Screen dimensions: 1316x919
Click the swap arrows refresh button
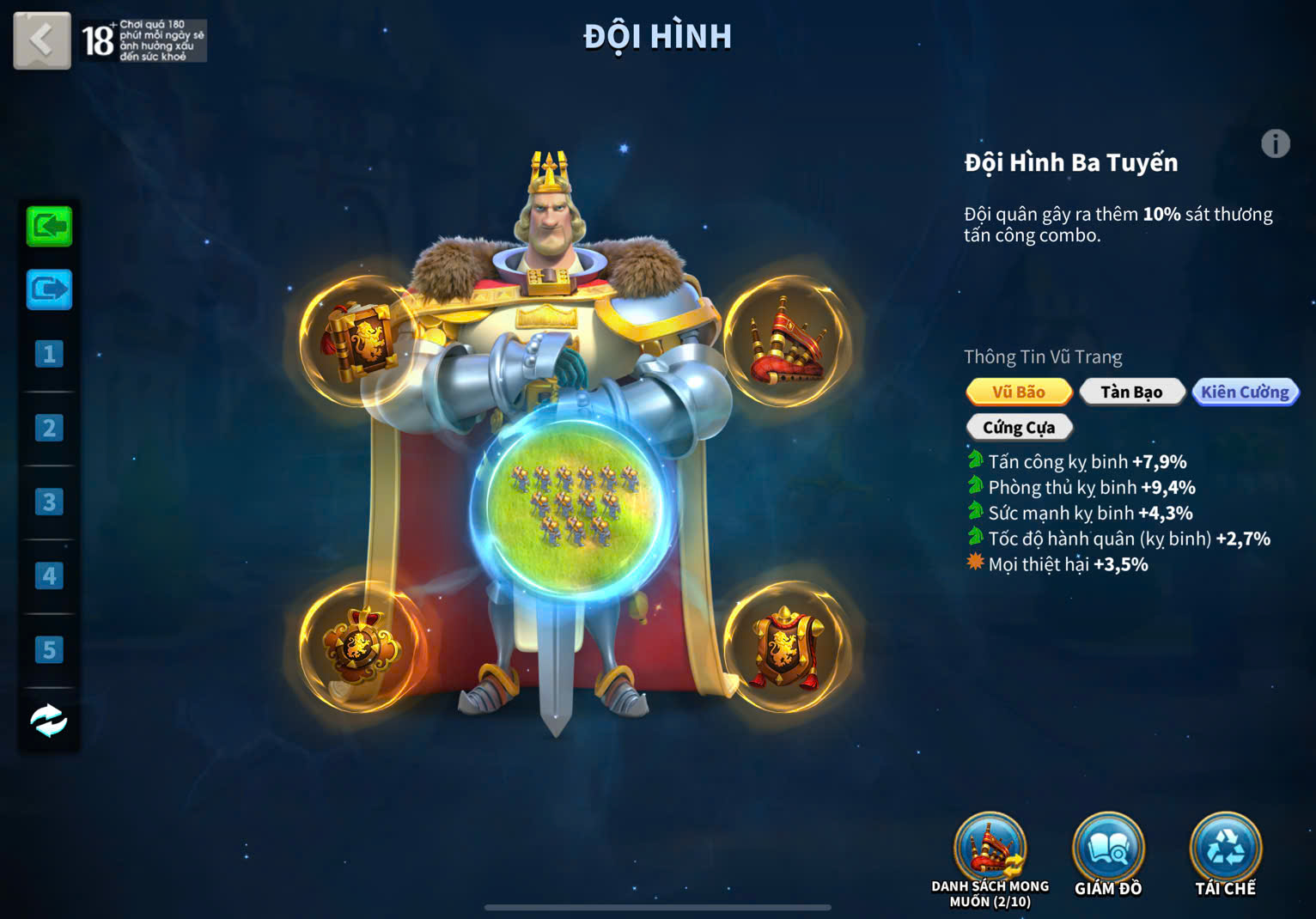coord(49,721)
